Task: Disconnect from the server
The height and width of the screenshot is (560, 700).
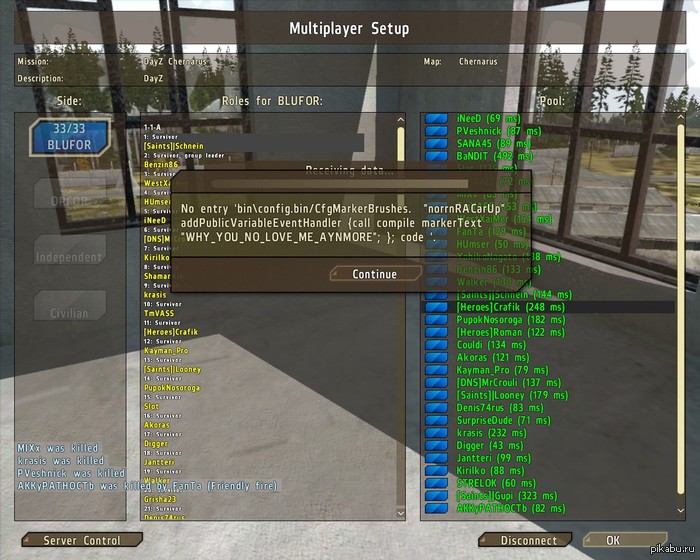Action: (x=528, y=541)
